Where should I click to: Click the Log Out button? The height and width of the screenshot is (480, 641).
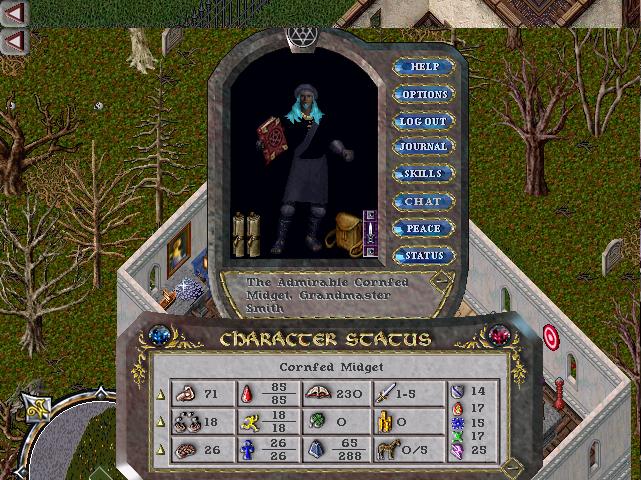(424, 121)
